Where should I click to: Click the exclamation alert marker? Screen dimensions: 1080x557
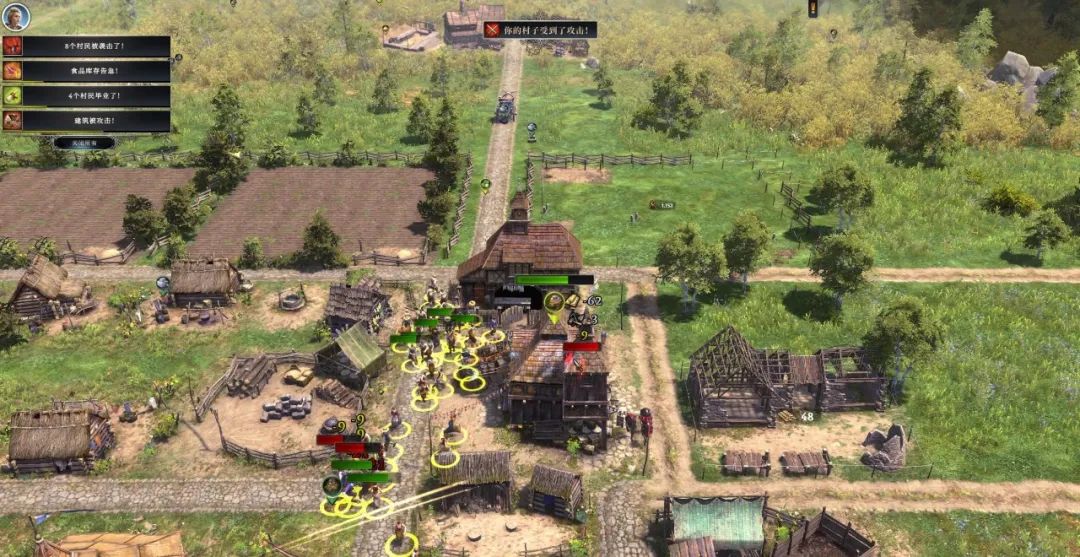[813, 8]
